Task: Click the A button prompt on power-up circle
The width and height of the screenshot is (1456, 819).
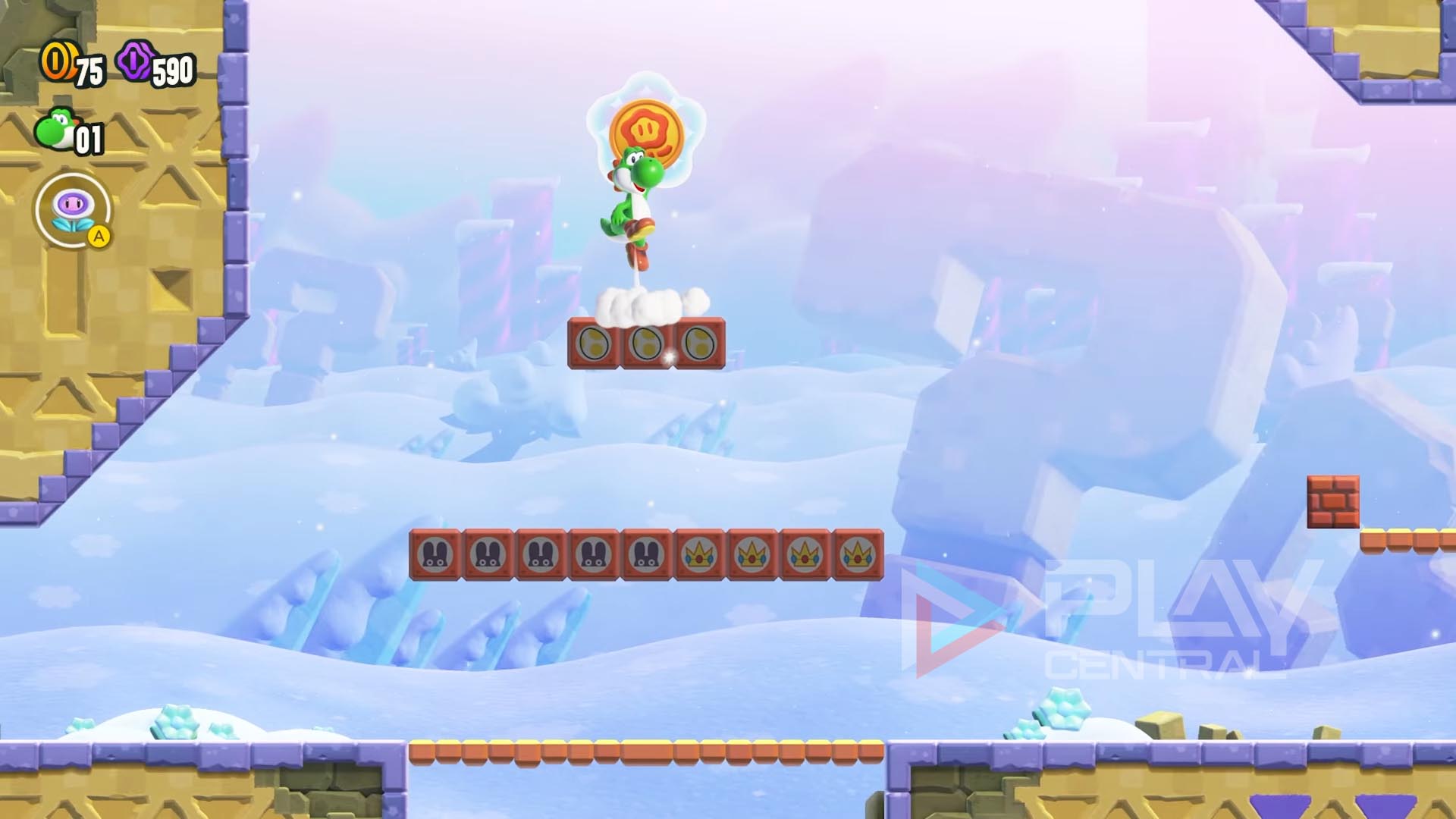Action: tap(99, 237)
